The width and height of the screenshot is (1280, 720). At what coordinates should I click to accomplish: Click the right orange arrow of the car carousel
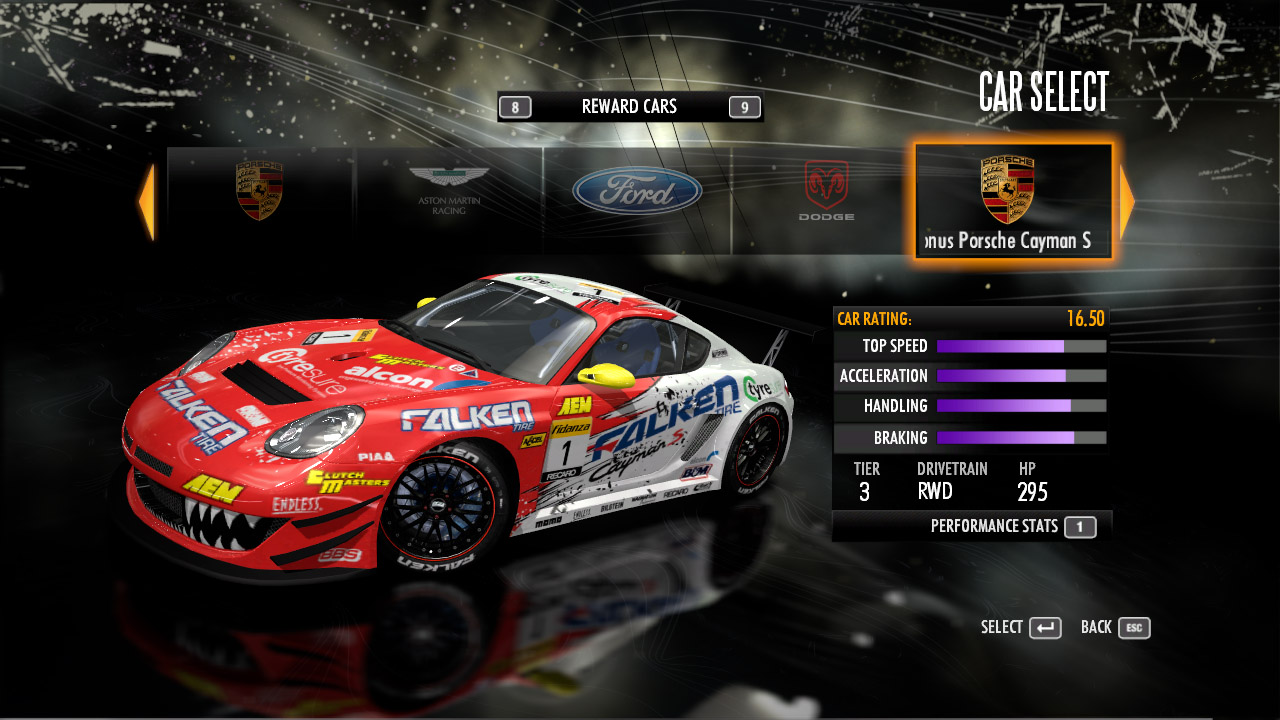[1127, 202]
